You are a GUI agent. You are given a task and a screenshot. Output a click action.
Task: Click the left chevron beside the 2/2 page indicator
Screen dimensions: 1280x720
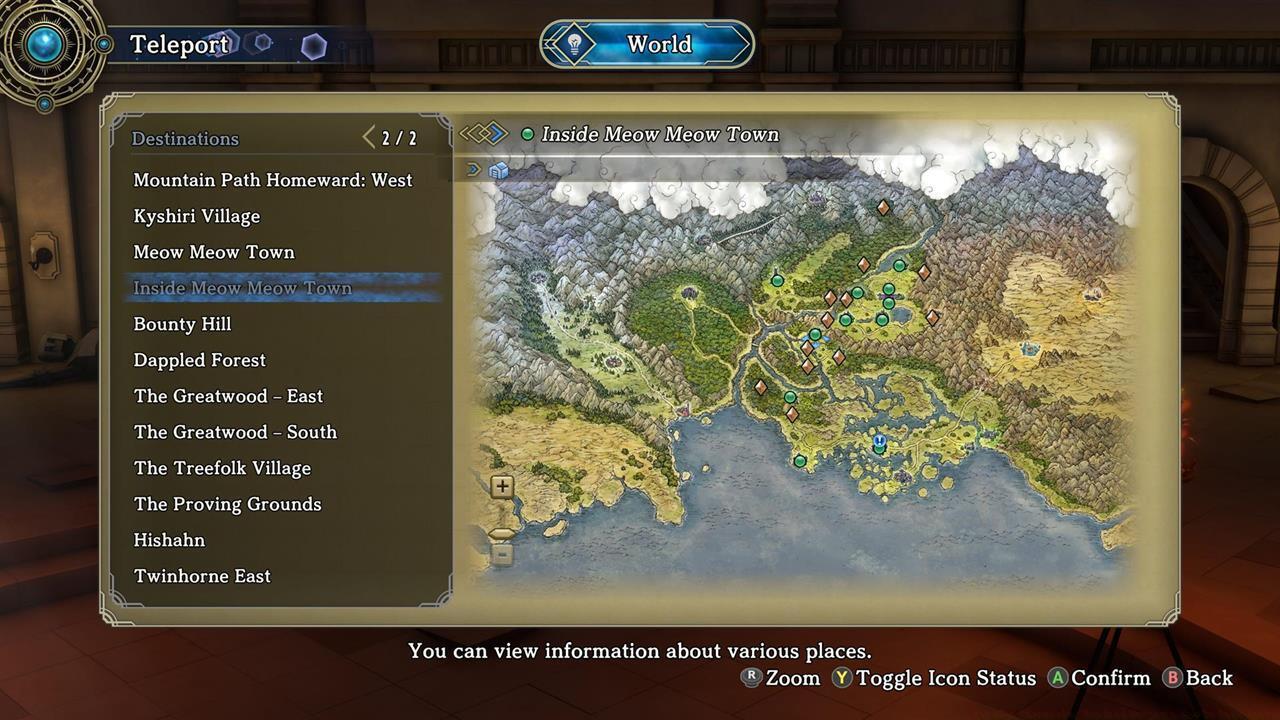click(x=368, y=137)
